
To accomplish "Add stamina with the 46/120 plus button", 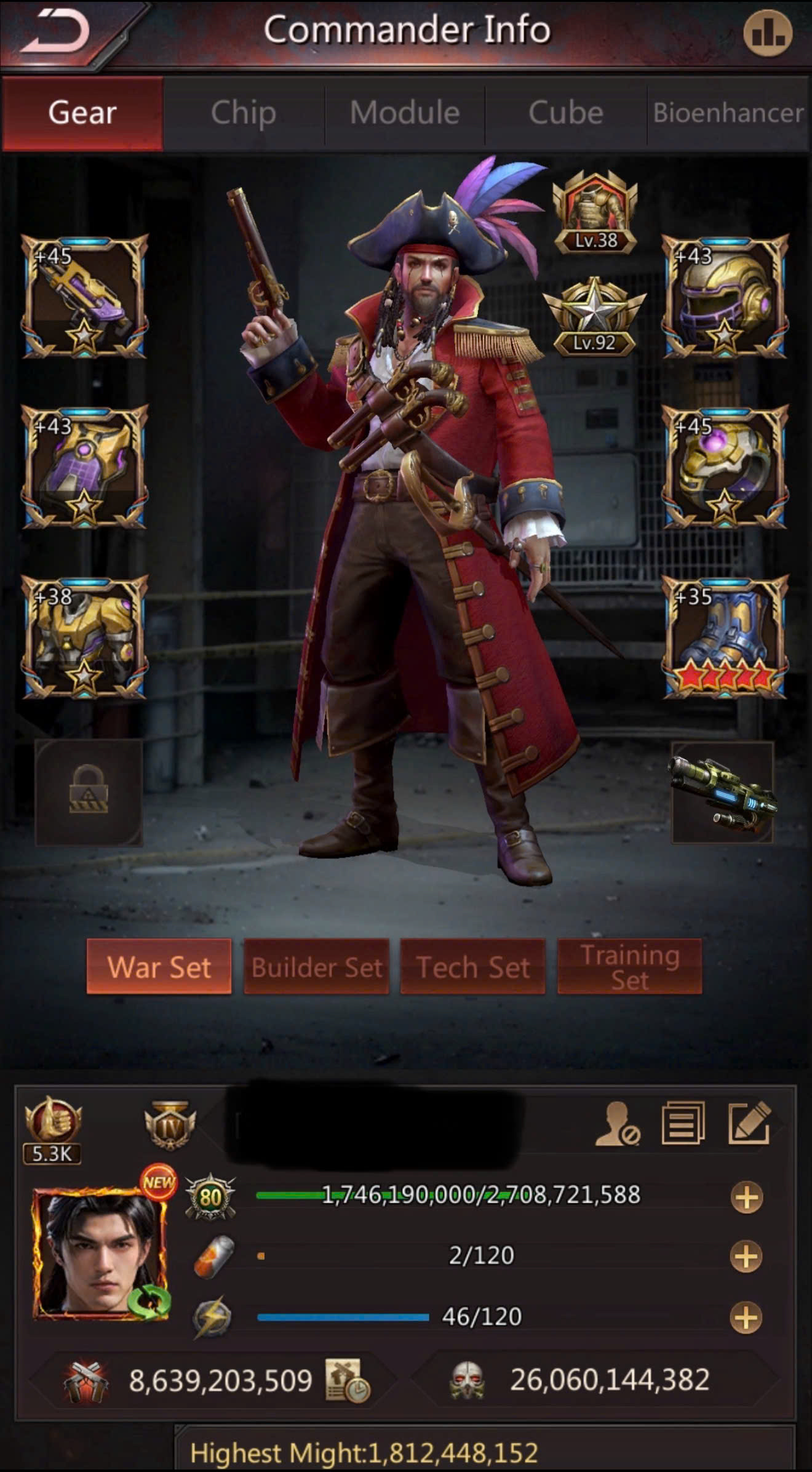I will (x=746, y=1318).
